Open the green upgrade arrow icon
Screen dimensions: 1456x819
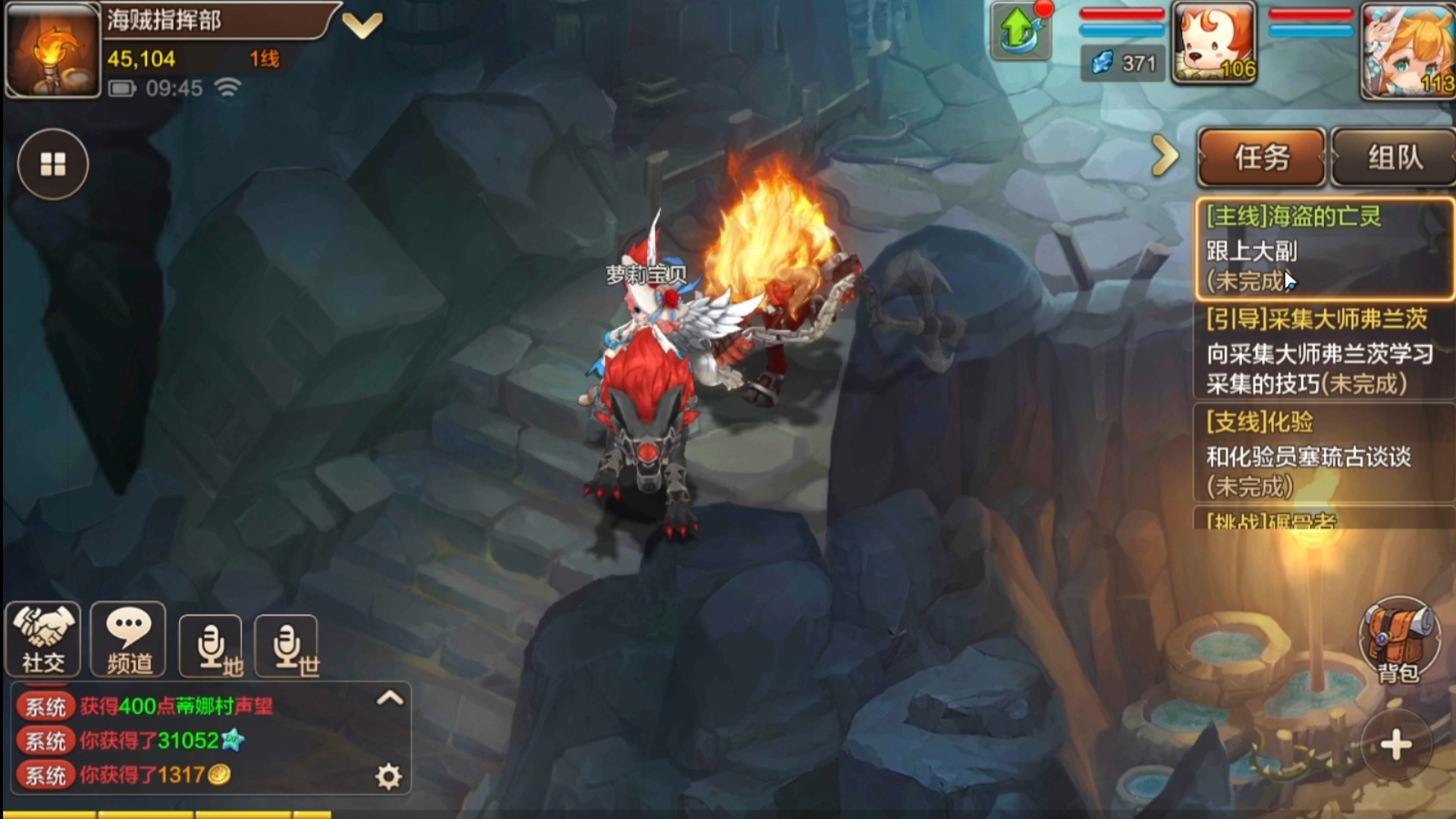point(1020,32)
